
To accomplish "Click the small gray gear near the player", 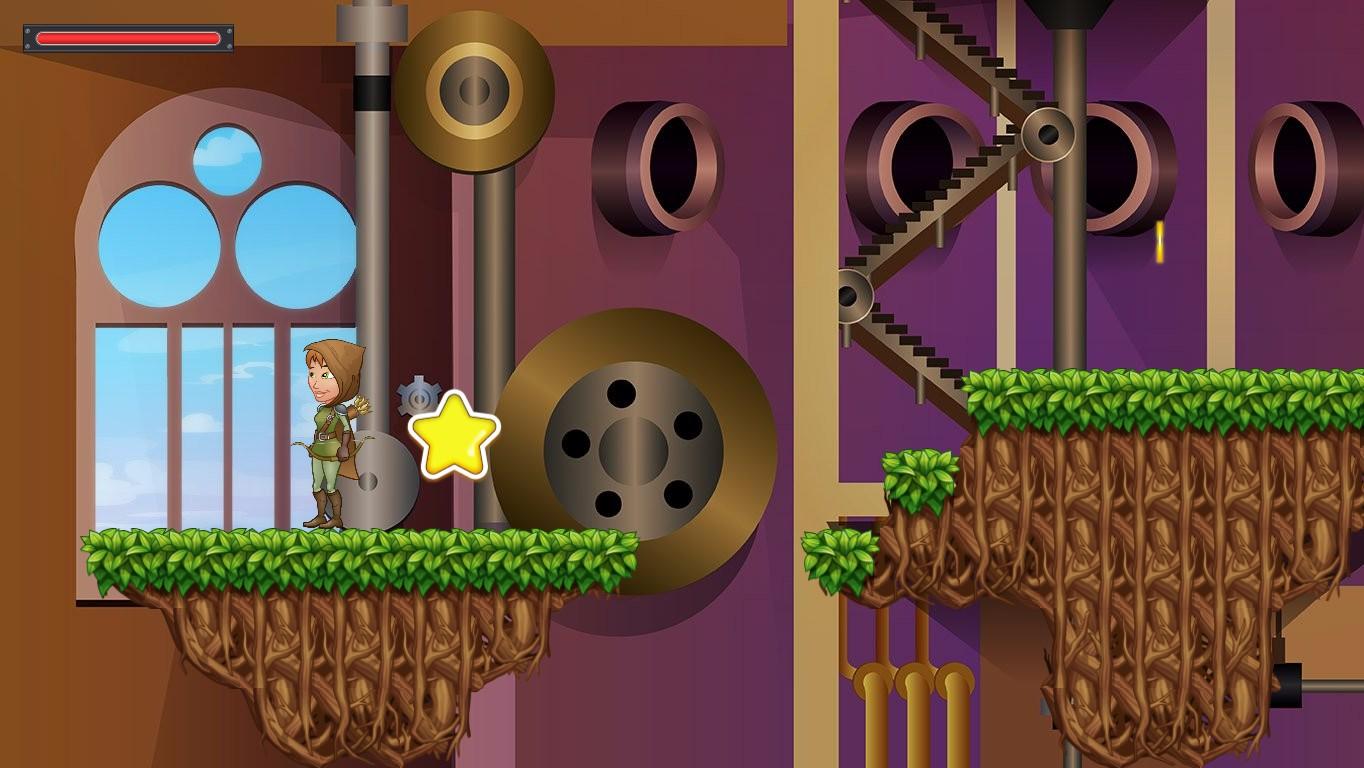I will 418,394.
